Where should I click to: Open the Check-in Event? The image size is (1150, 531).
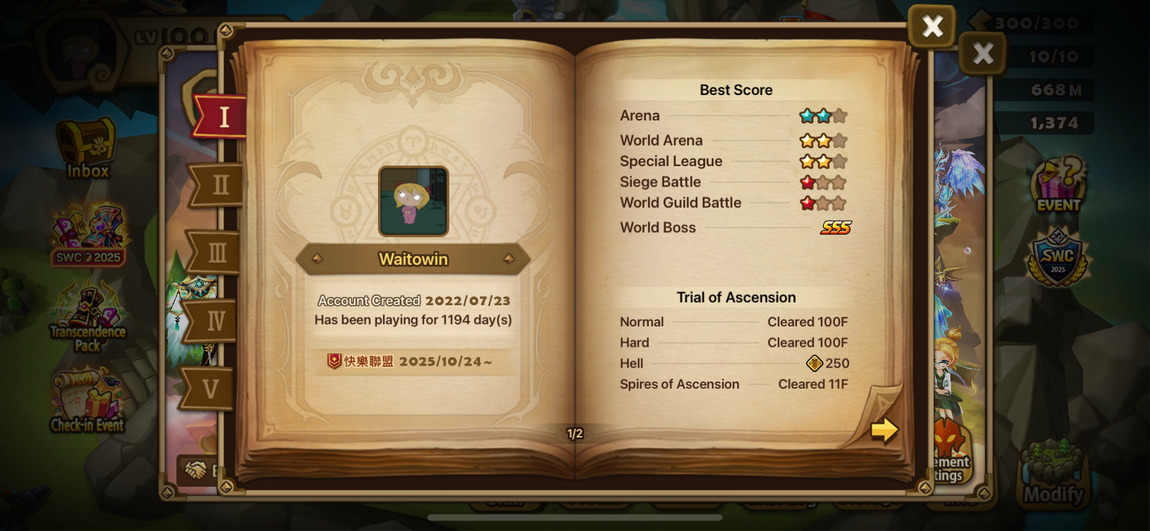click(x=87, y=400)
